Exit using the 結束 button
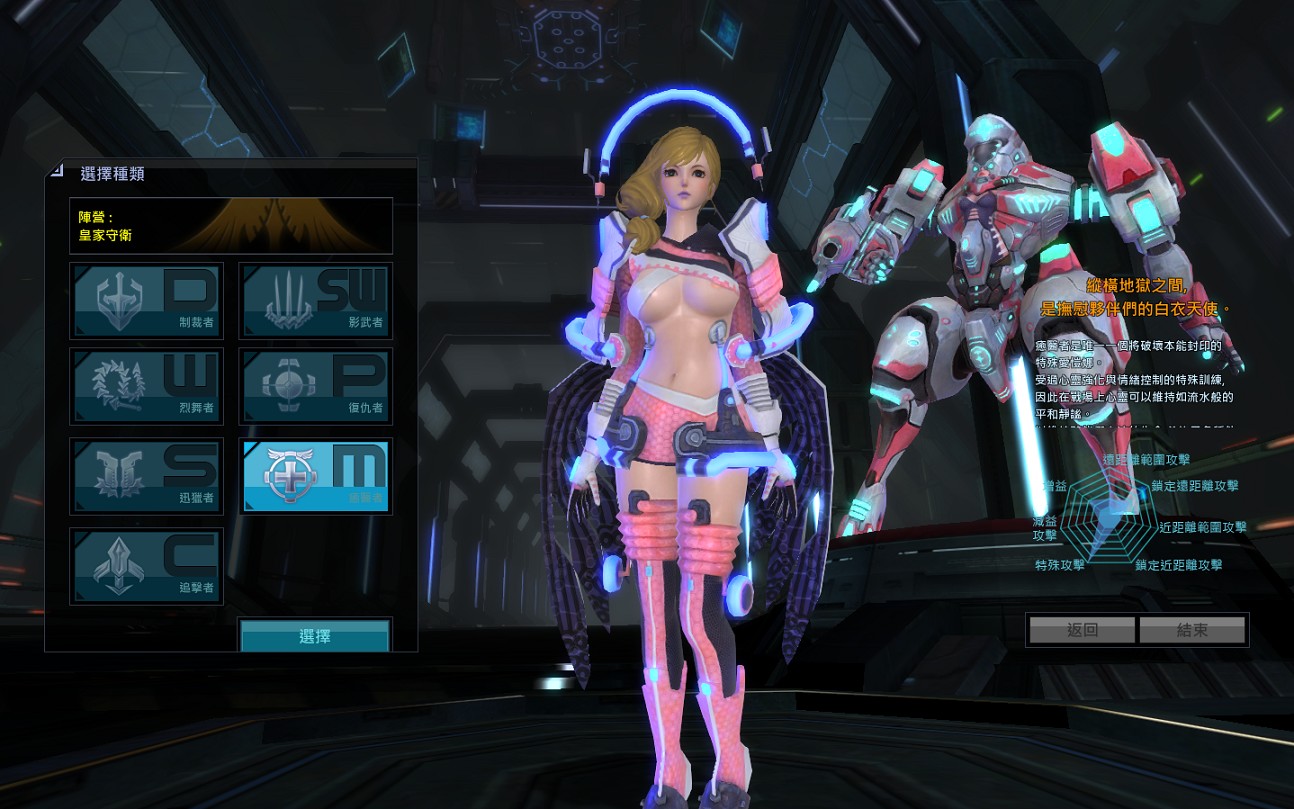Image resolution: width=1294 pixels, height=809 pixels. pos(1192,630)
